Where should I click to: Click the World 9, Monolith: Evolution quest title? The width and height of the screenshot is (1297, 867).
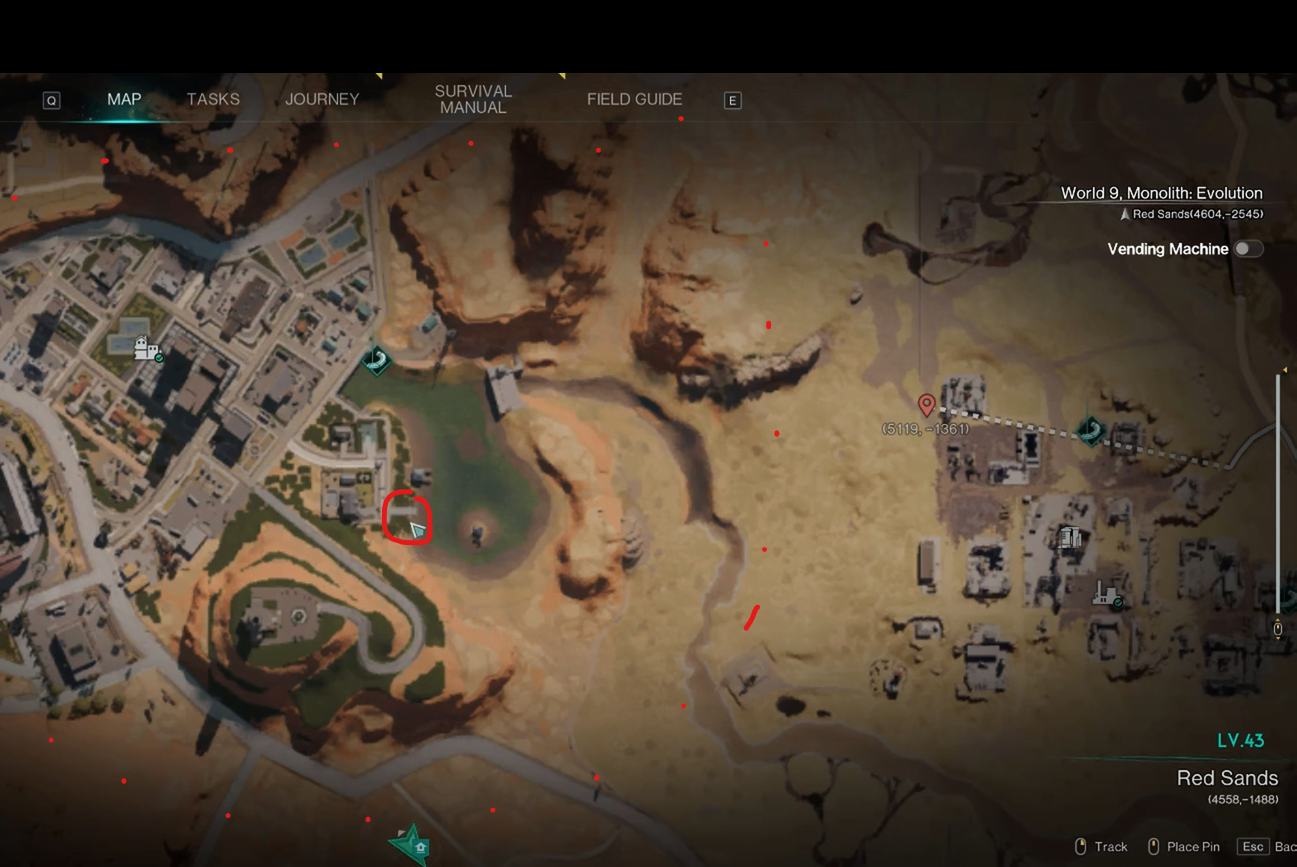[x=1162, y=192]
